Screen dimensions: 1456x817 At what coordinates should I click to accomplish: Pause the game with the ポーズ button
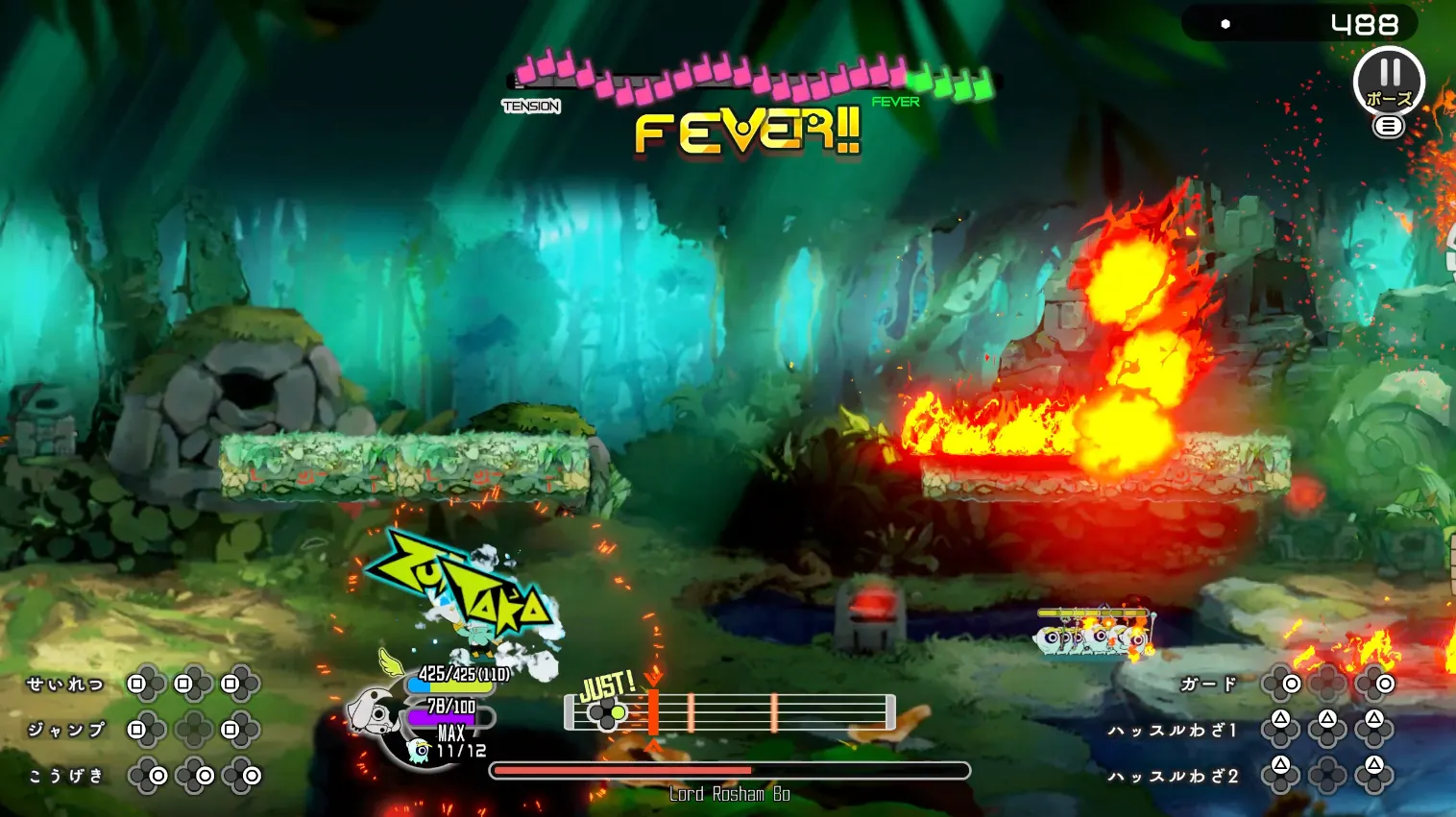1389,81
